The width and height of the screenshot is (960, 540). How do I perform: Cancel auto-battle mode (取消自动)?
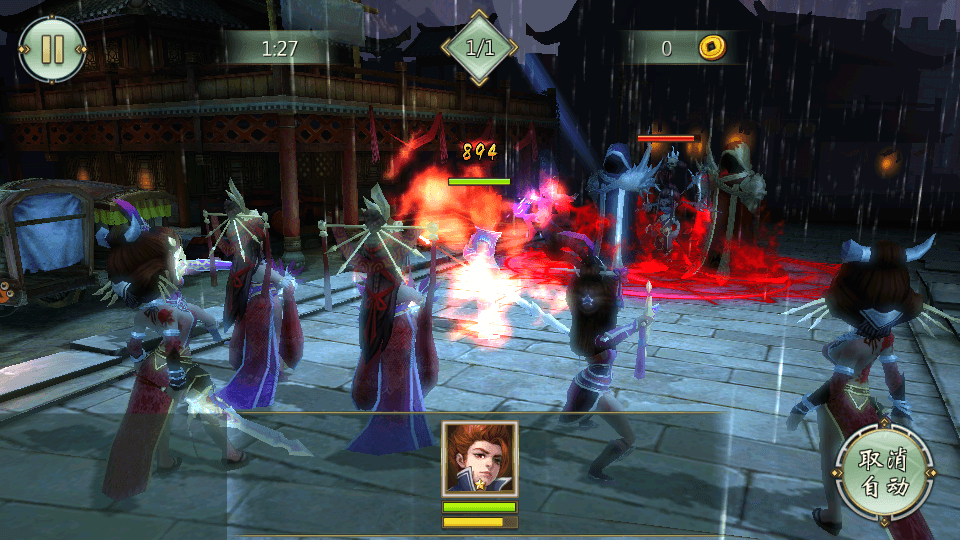(x=884, y=474)
